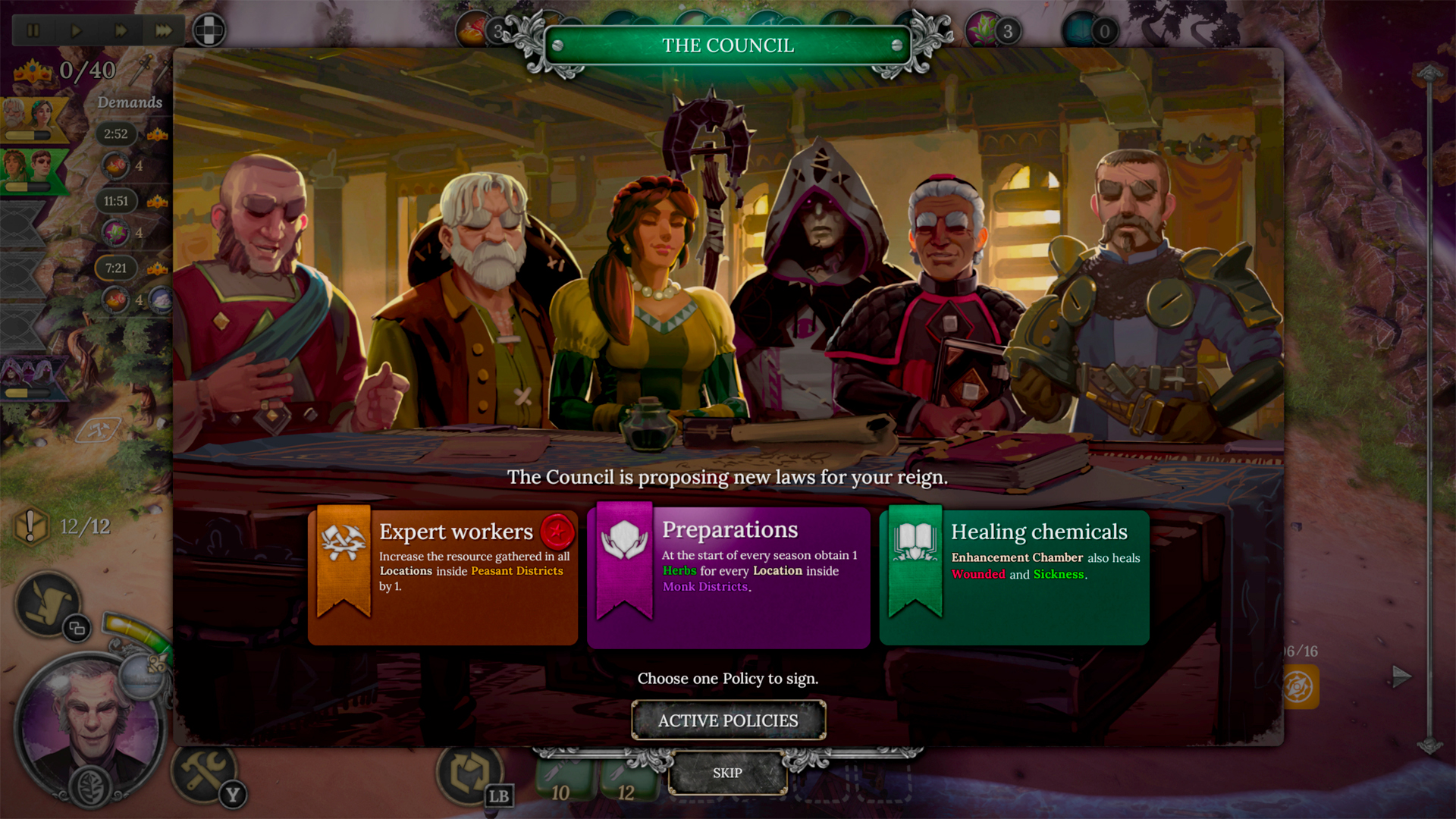Enable the fastest game speed
The width and height of the screenshot is (1456, 819).
(x=162, y=30)
